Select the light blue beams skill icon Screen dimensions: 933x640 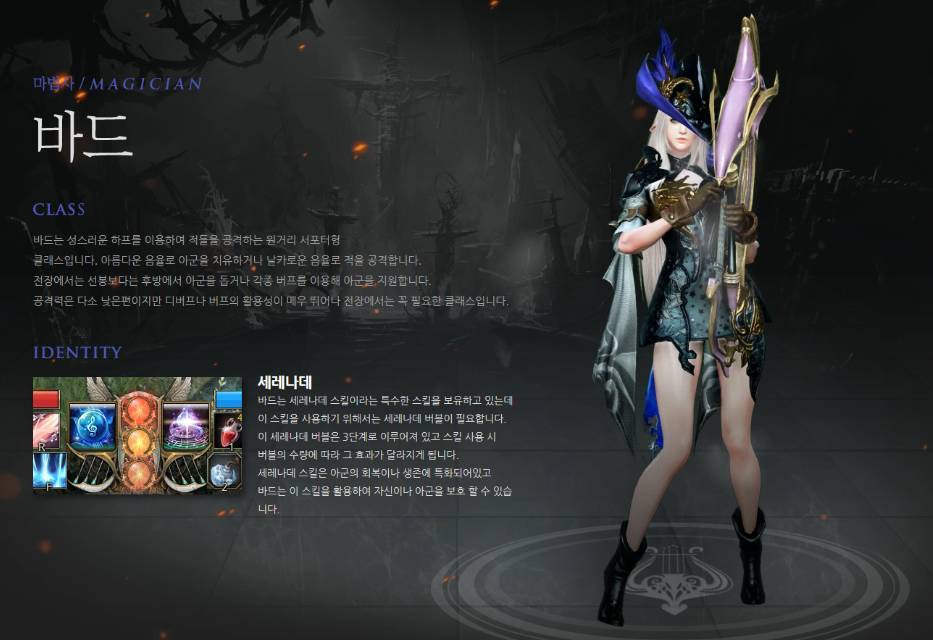[x=48, y=471]
